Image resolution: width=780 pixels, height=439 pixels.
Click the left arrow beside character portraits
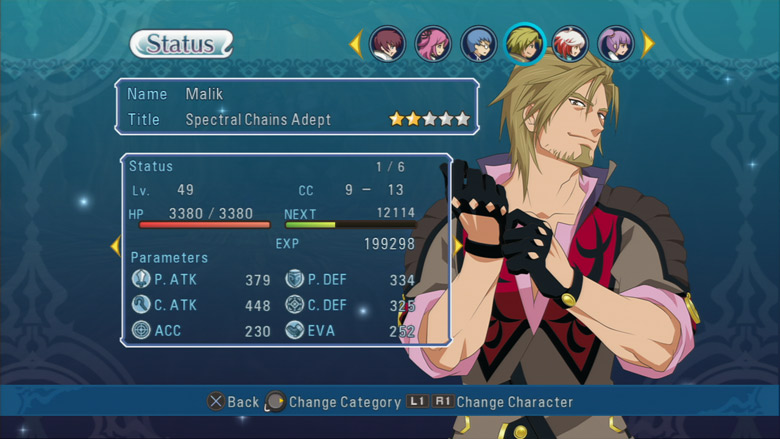pyautogui.click(x=355, y=44)
